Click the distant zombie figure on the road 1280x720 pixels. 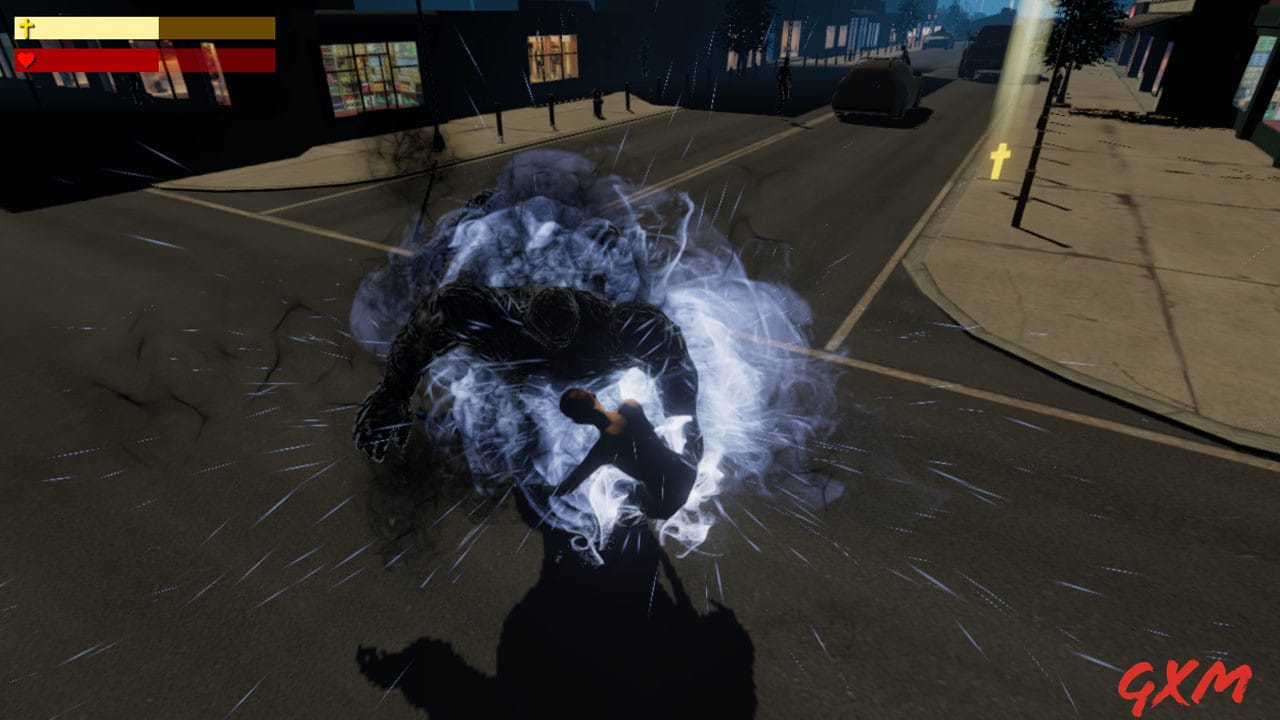783,75
